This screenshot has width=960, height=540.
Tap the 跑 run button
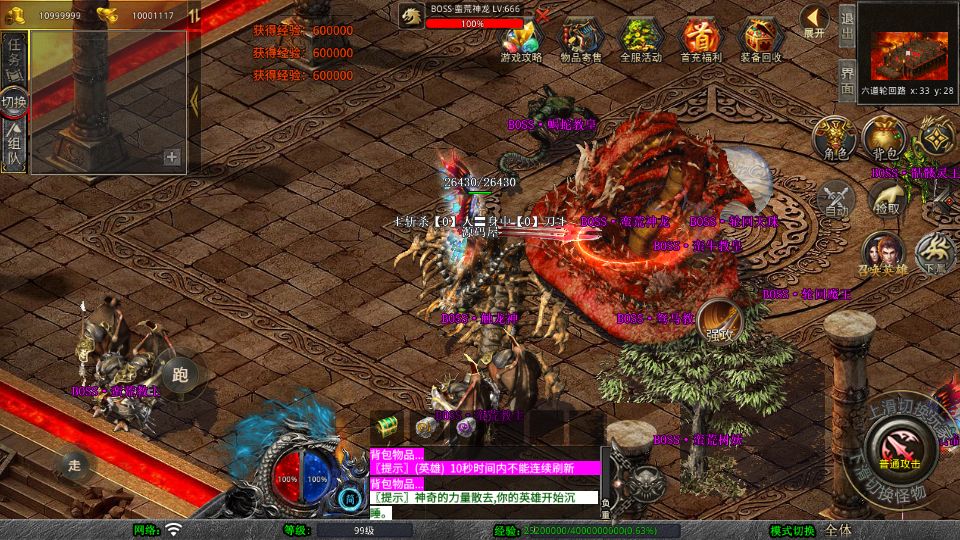(x=180, y=374)
